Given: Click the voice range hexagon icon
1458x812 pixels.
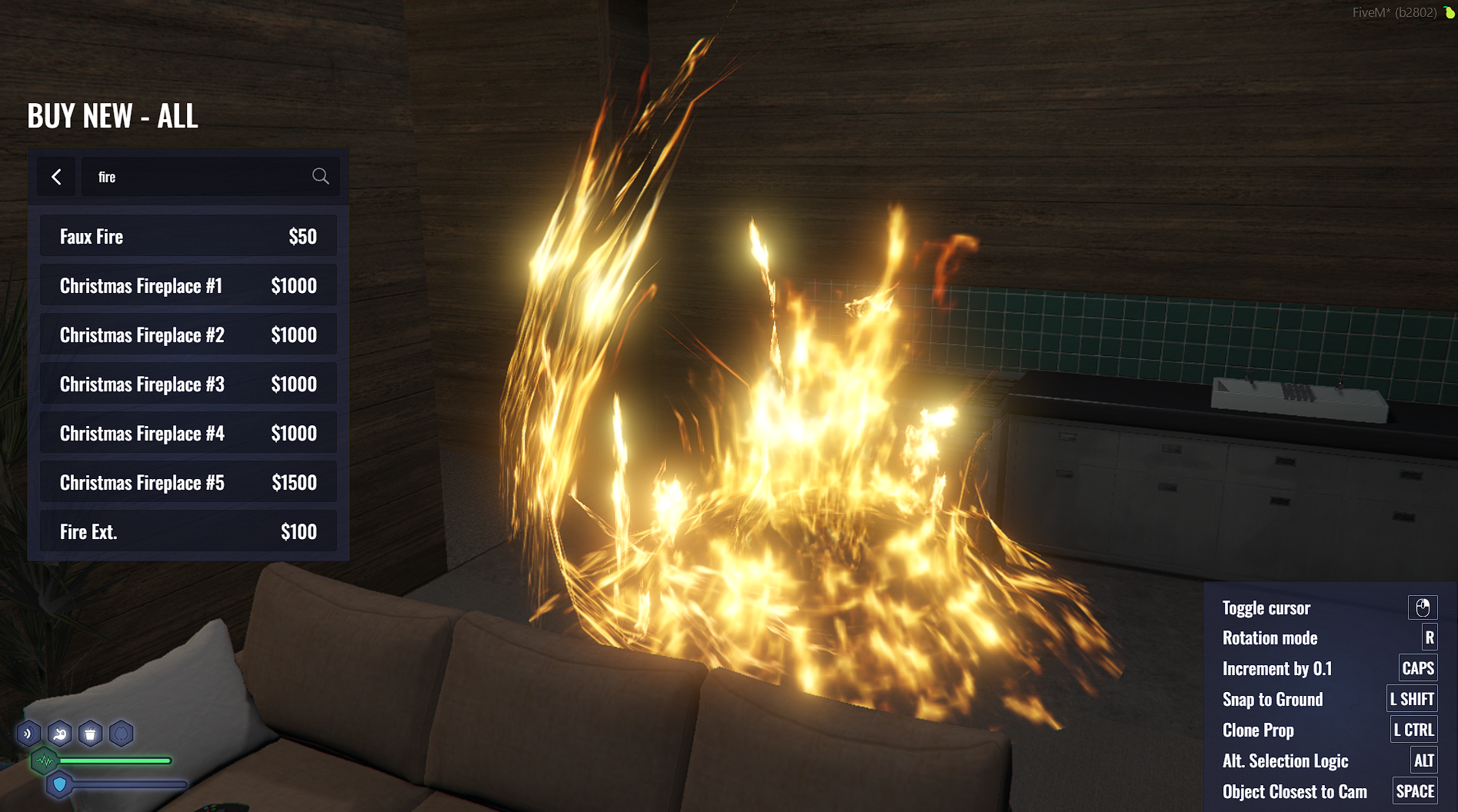Looking at the screenshot, I should pos(28,734).
